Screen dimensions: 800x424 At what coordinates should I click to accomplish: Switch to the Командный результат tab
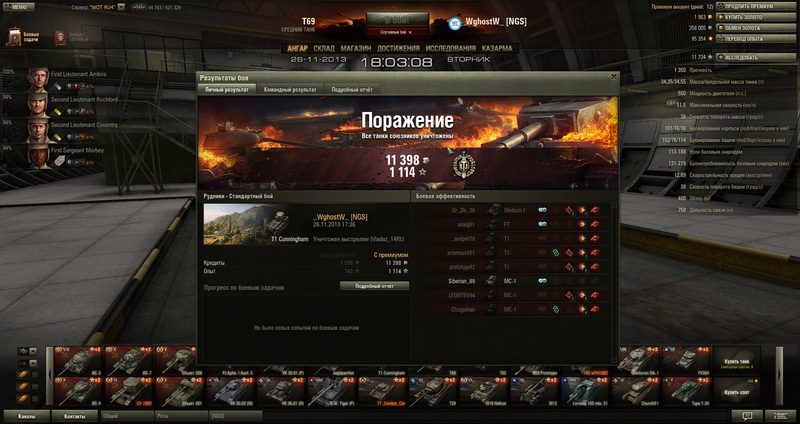289,90
